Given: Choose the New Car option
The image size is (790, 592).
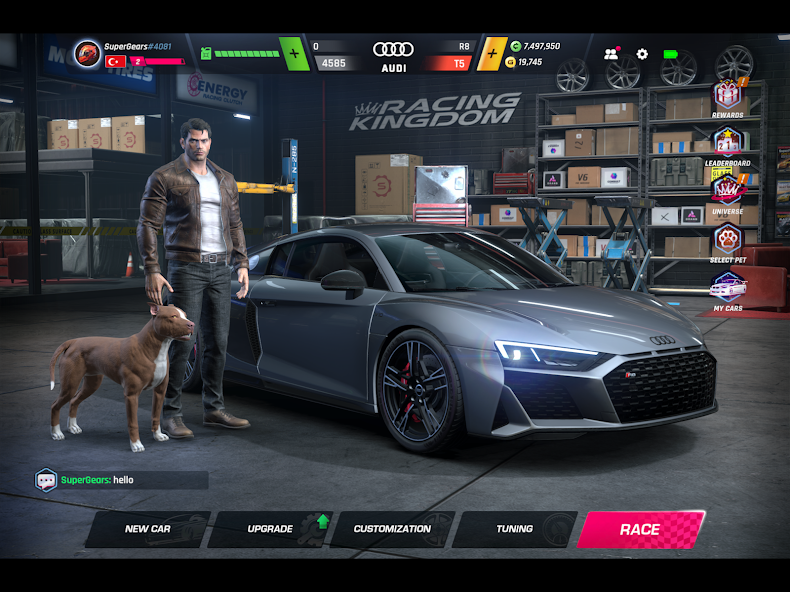Looking at the screenshot, I should 147,529.
